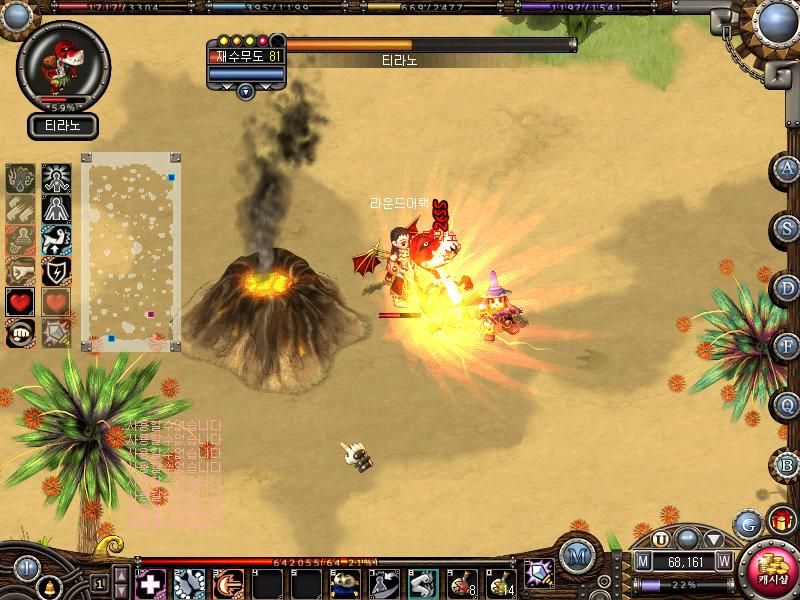Activate the lightning shield skill icon
Viewport: 800px width, 600px height.
click(x=55, y=271)
